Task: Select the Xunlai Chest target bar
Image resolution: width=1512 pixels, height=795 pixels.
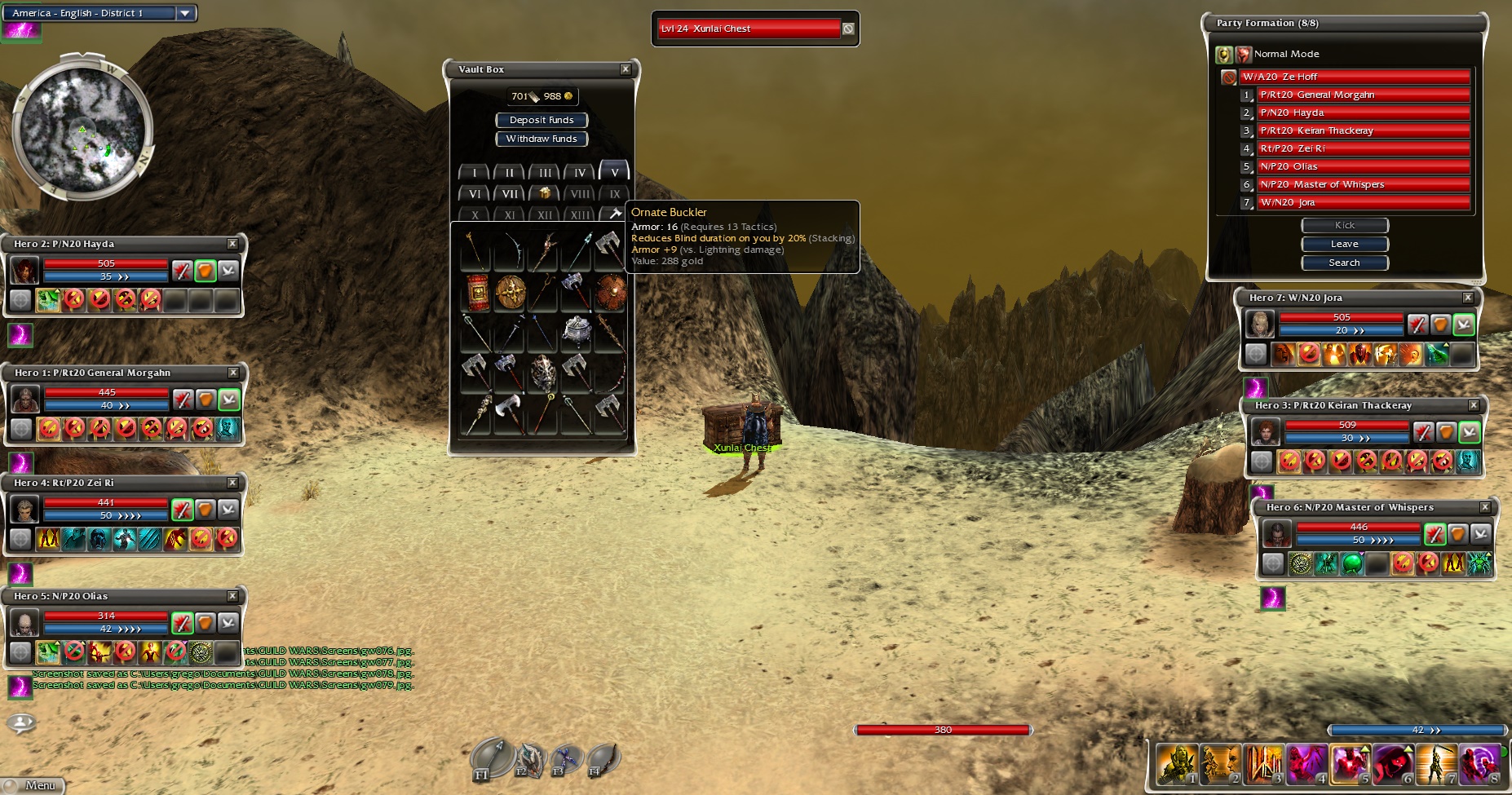Action: pyautogui.click(x=749, y=29)
